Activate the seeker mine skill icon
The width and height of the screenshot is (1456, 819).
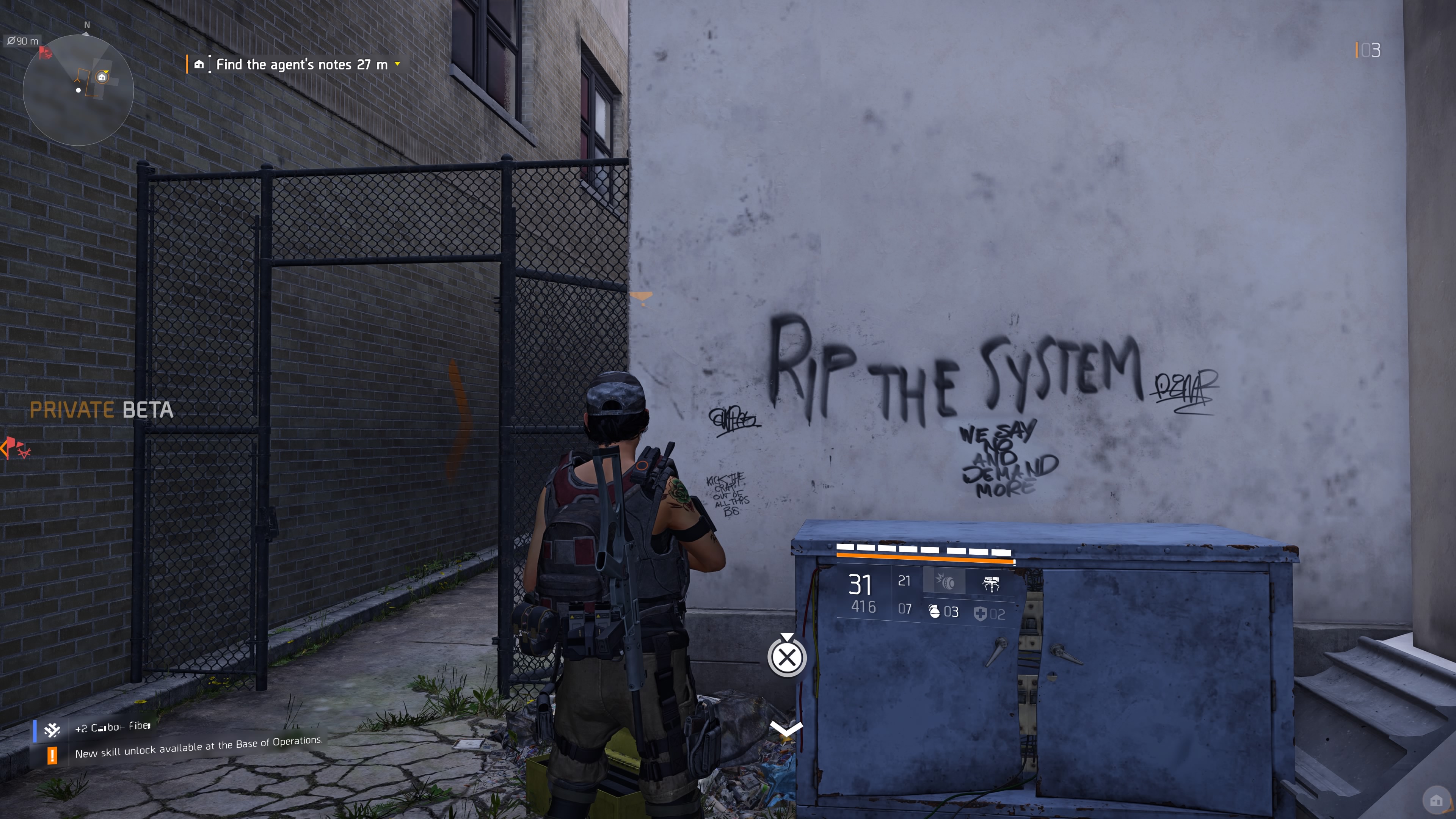pyautogui.click(x=944, y=582)
